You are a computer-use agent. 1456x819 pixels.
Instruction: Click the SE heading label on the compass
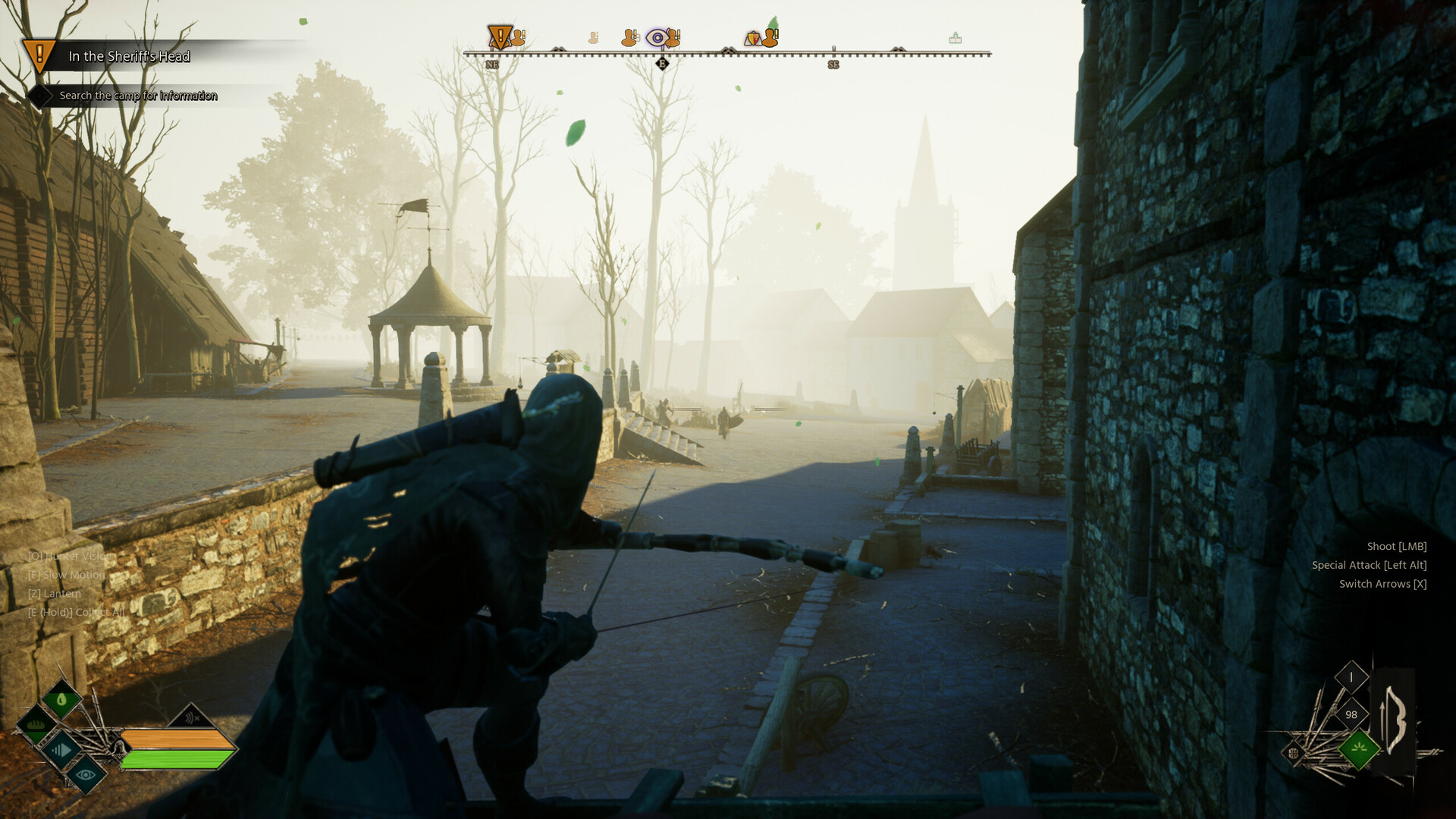[833, 64]
